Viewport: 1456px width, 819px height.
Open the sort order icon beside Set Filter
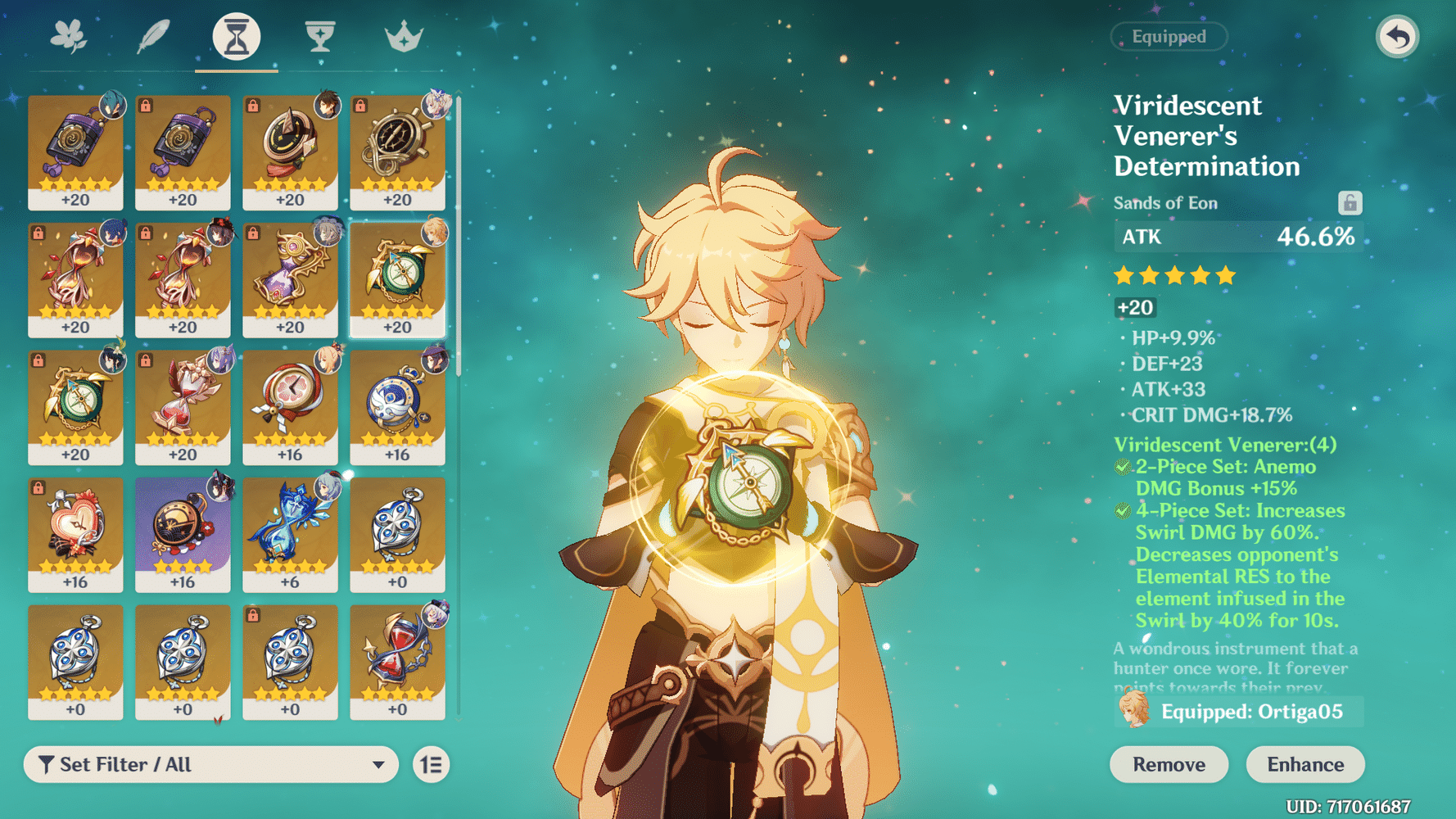click(x=432, y=764)
